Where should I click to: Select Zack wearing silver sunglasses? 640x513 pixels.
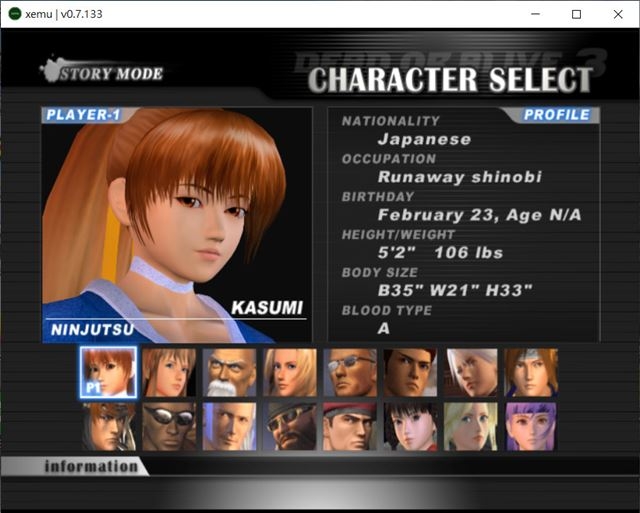[169, 426]
